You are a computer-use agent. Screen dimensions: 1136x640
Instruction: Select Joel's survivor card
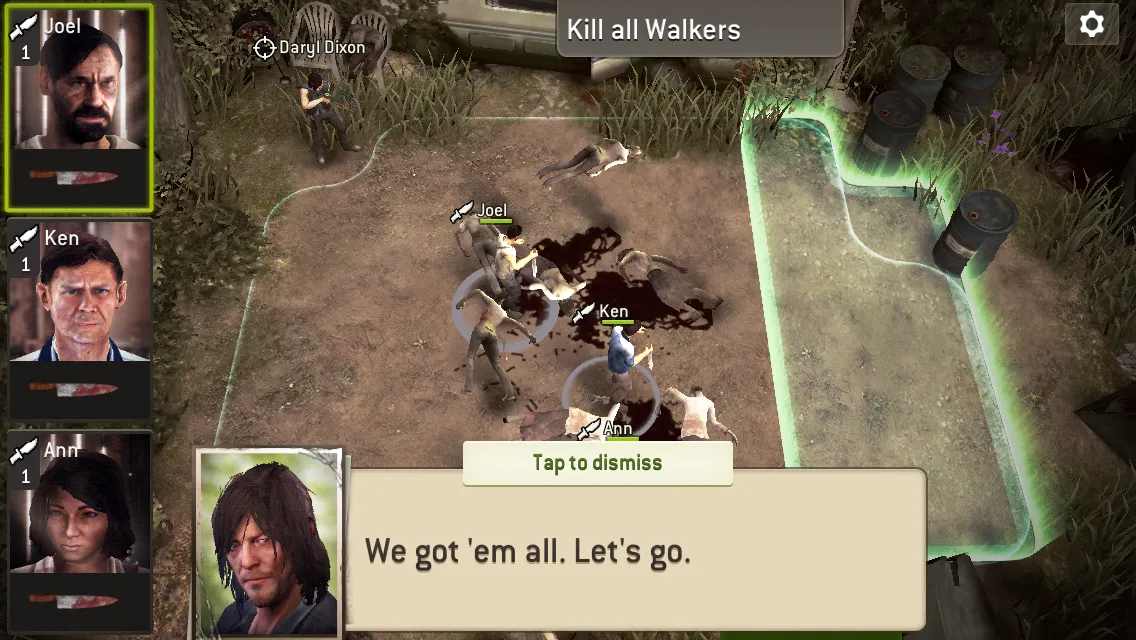coord(79,107)
